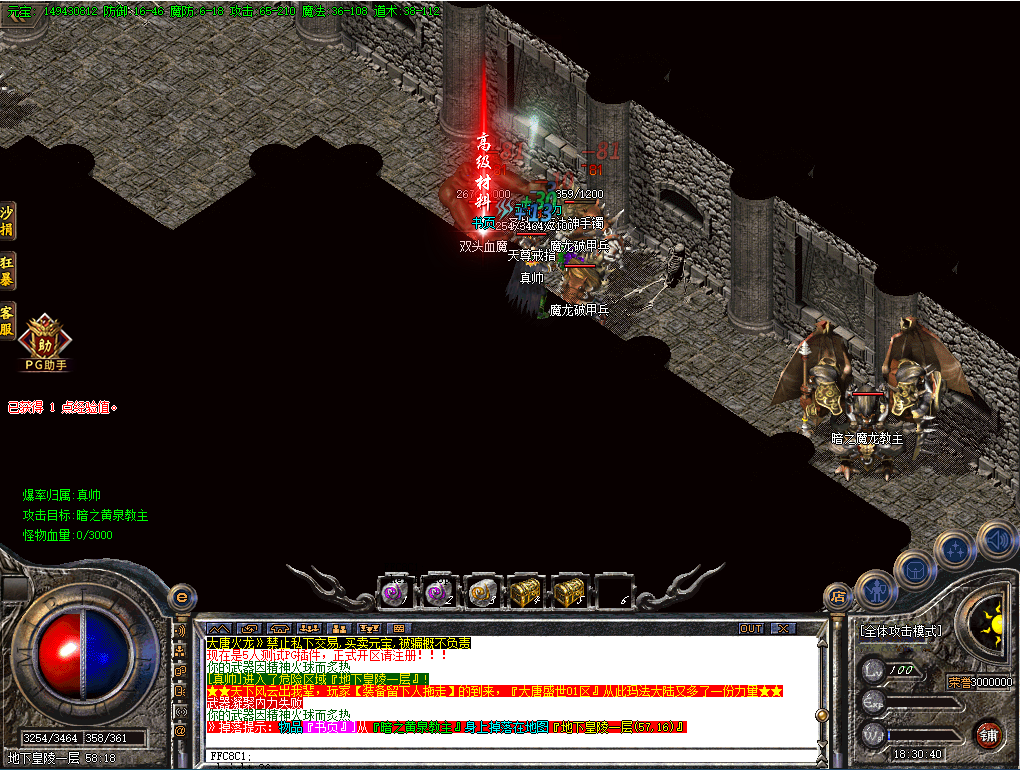Screen dimensions: 1020x770
Task: Open the treasure chest in hotbar slot 4
Action: point(525,592)
